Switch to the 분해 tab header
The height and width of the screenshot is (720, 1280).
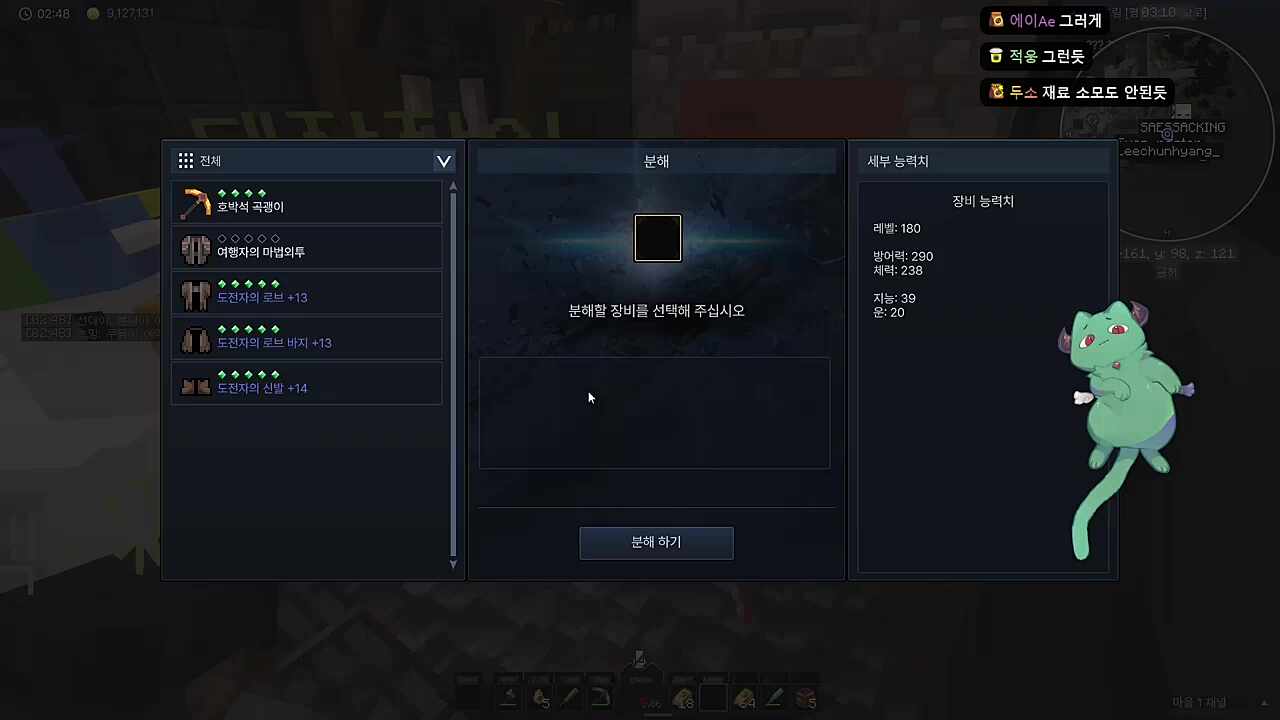click(x=656, y=161)
